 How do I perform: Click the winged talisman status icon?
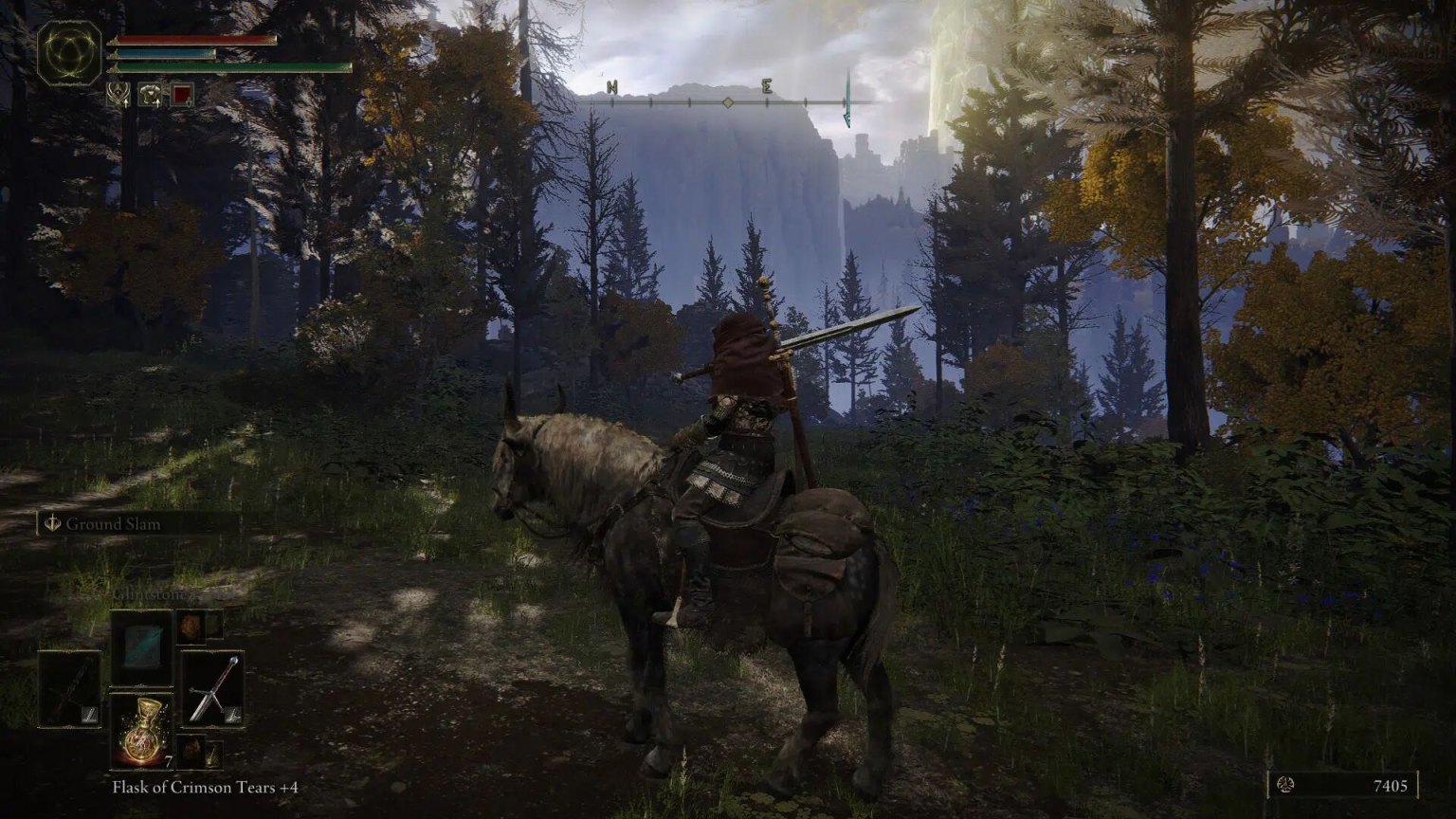118,95
